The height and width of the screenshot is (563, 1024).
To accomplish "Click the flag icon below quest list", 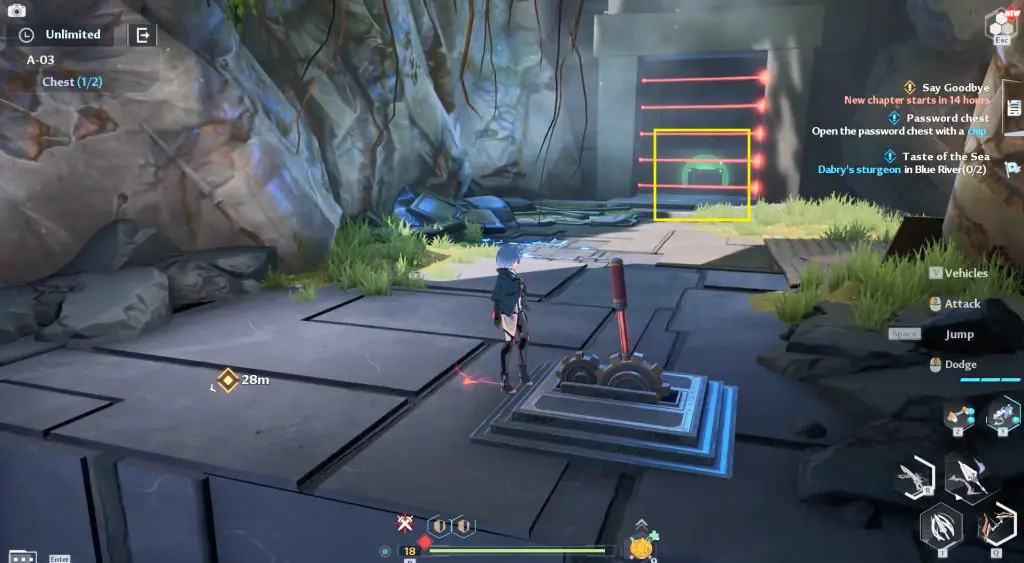I will click(x=1012, y=168).
